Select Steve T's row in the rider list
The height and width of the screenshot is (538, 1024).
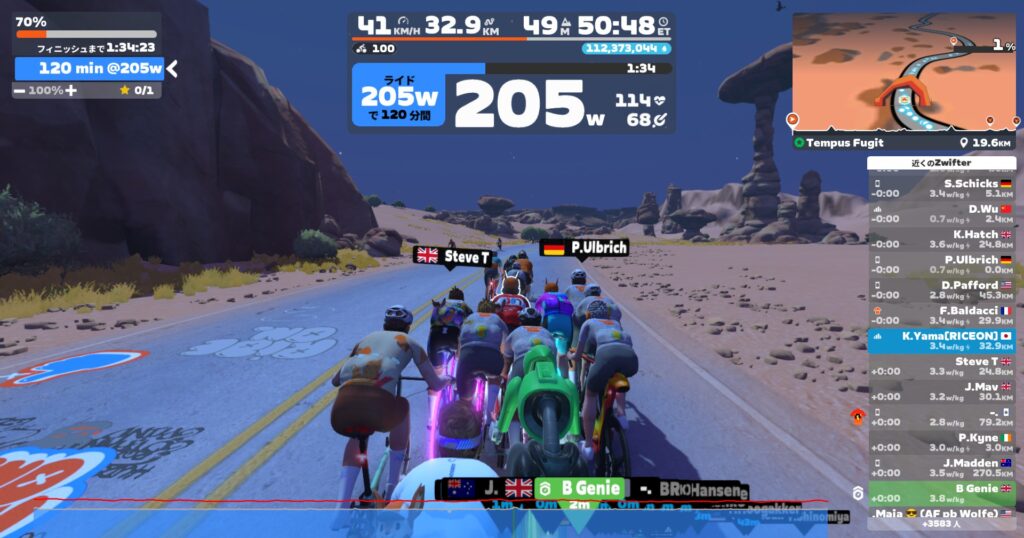point(941,366)
